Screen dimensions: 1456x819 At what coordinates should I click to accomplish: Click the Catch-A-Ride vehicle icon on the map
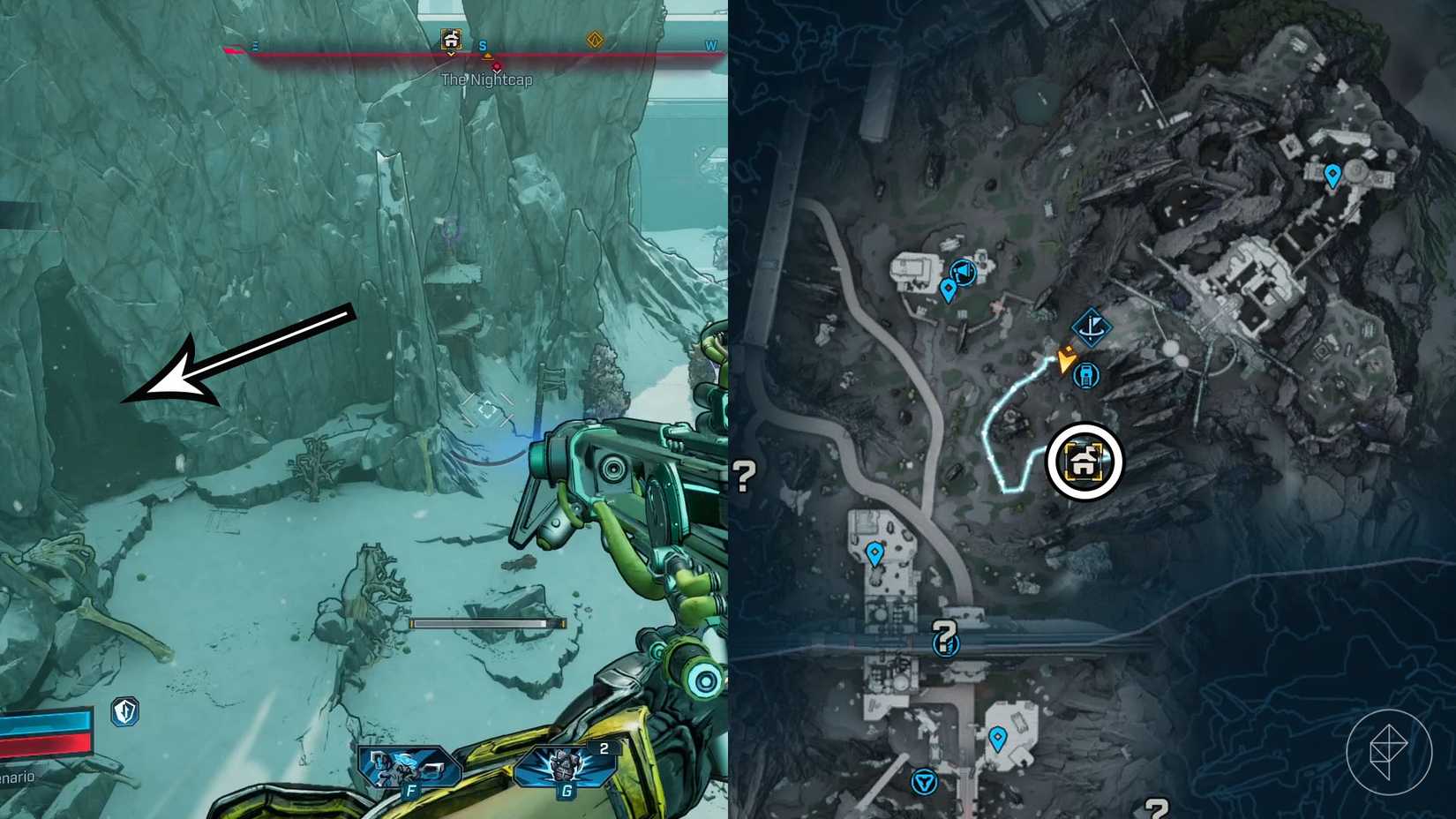(1086, 376)
